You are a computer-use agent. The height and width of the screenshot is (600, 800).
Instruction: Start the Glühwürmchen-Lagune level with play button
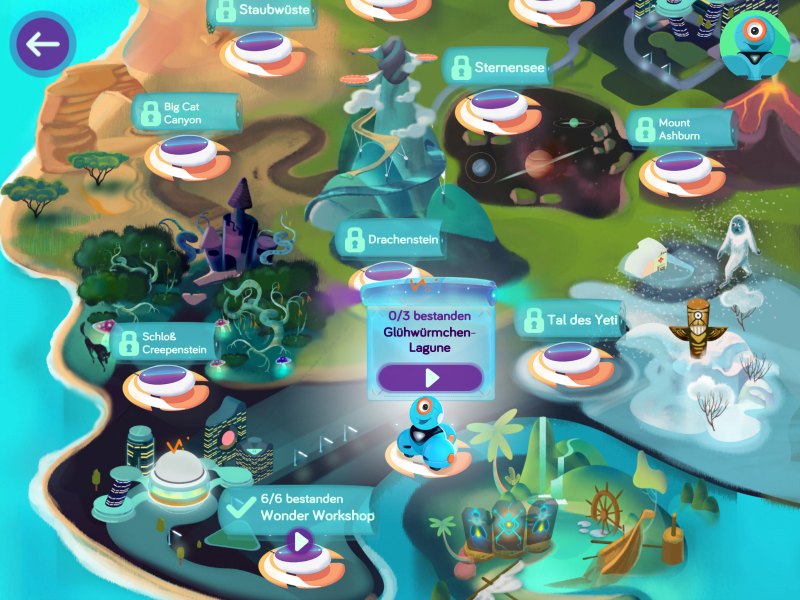[x=431, y=377]
